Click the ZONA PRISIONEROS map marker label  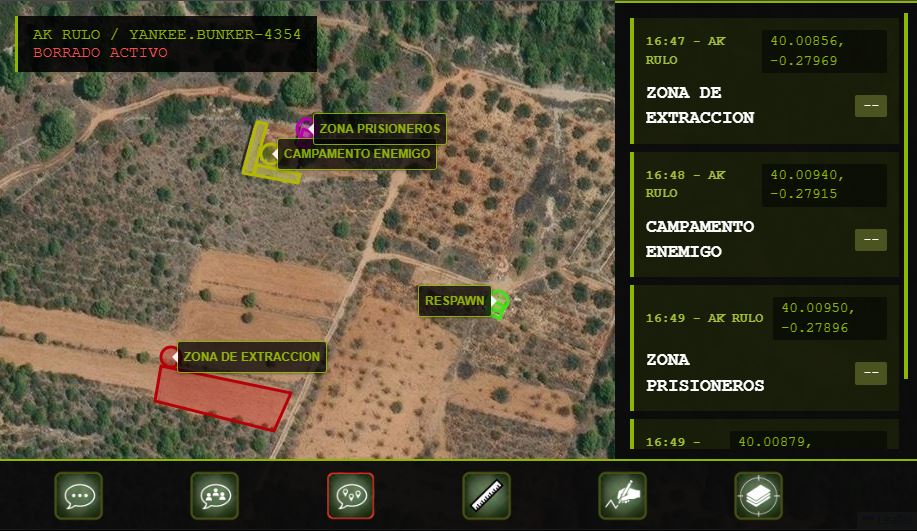380,129
